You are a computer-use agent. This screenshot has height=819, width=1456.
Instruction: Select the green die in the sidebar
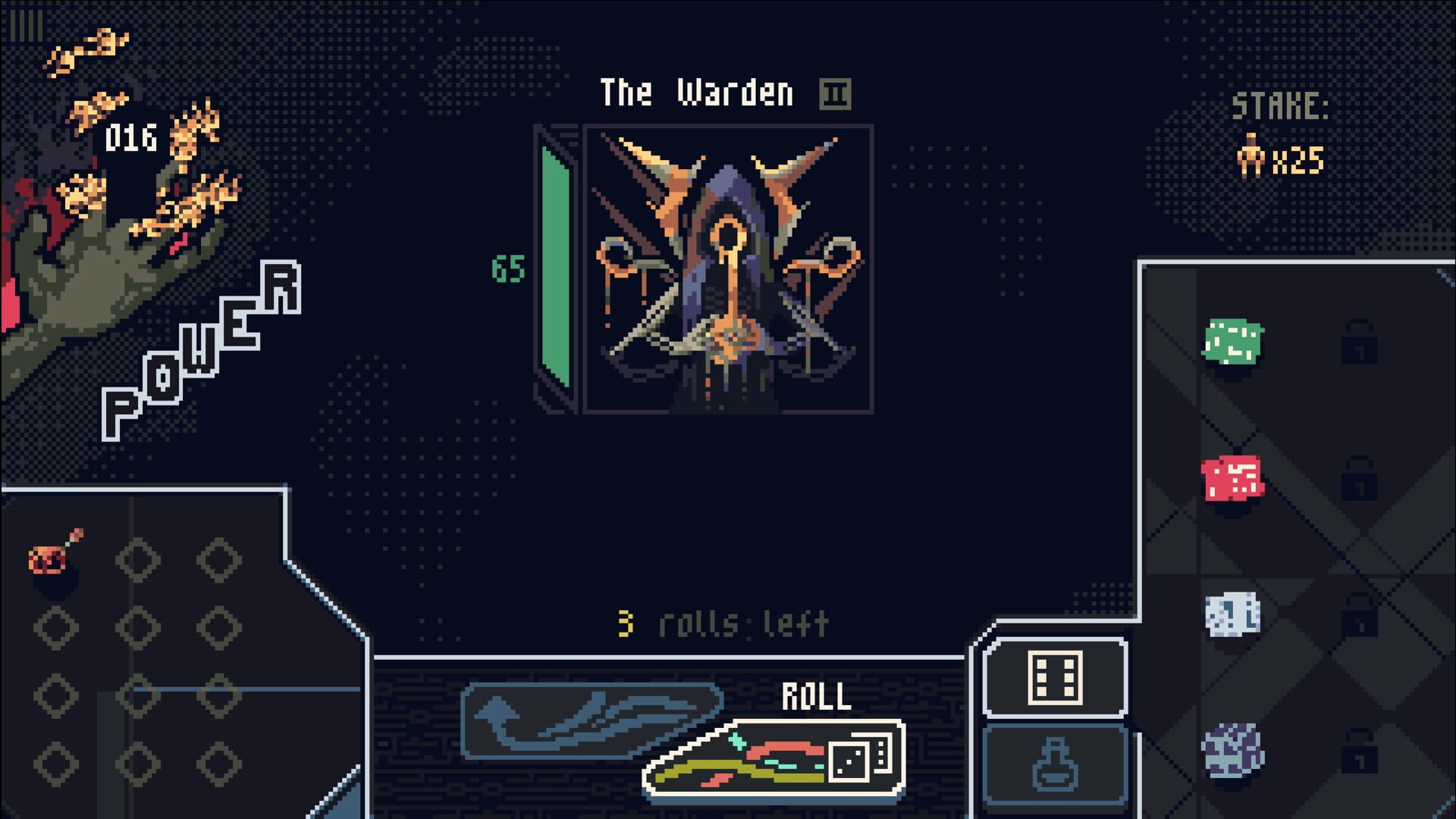(x=1232, y=341)
